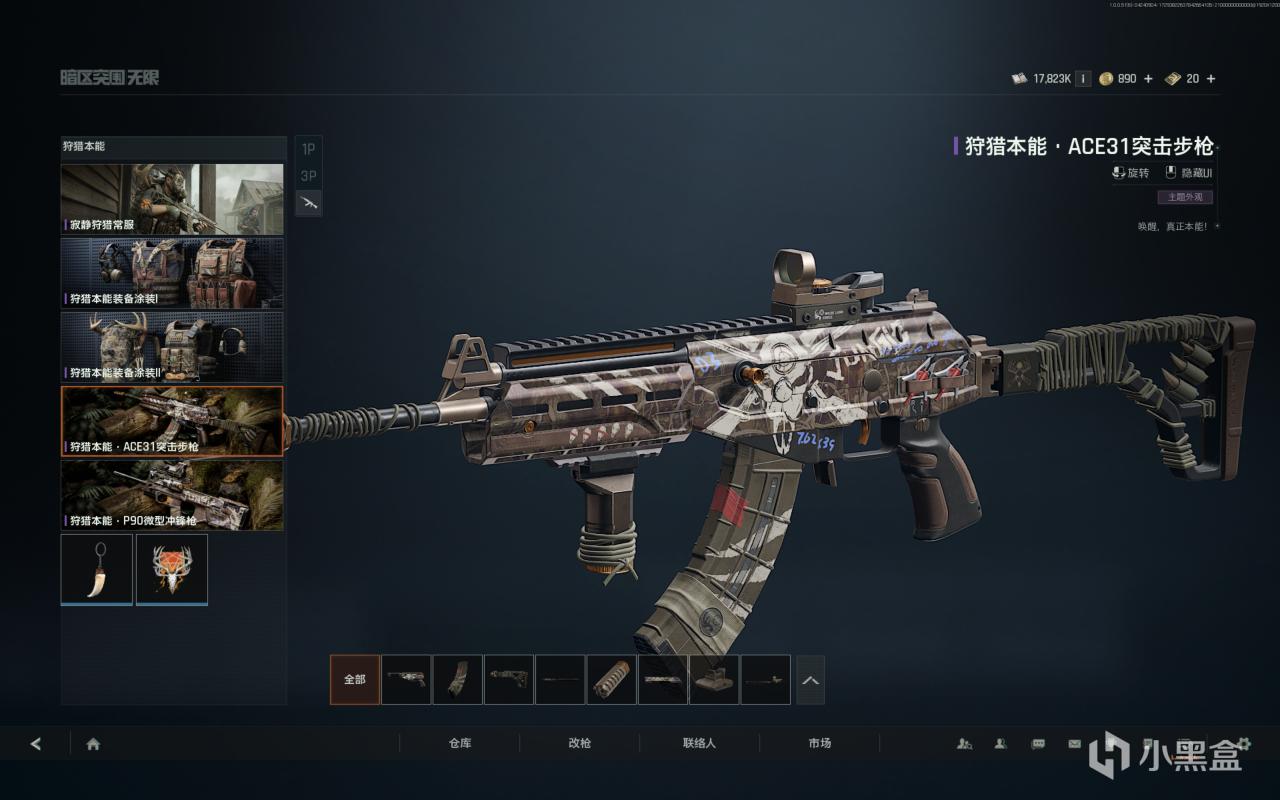This screenshot has width=1280, height=800.
Task: Pick the fang charm pendant item
Action: tap(96, 569)
